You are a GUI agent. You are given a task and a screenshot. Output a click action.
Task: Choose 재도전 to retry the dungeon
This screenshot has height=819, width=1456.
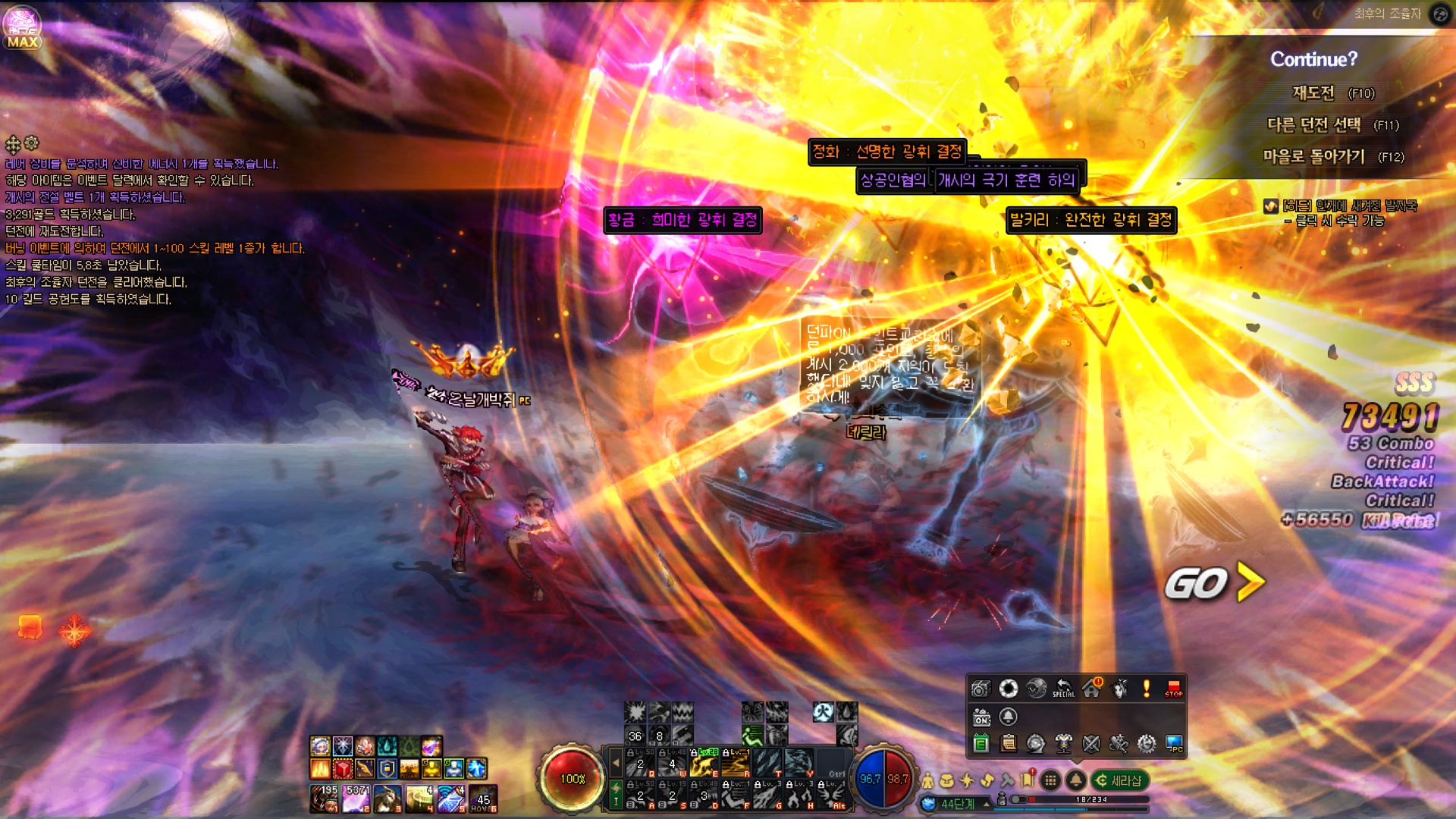pyautogui.click(x=1313, y=93)
